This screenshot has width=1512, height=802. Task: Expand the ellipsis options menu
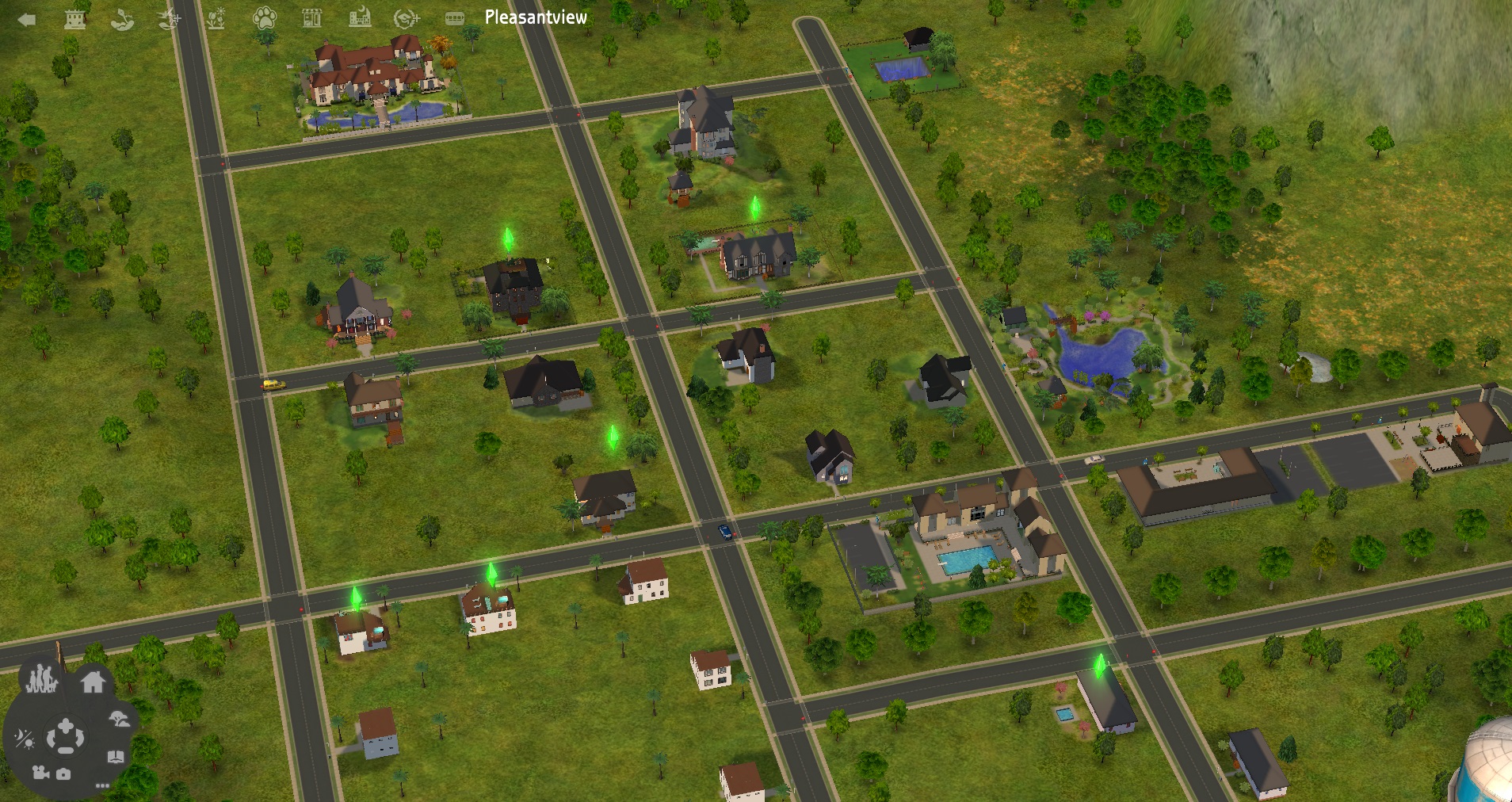point(102,786)
